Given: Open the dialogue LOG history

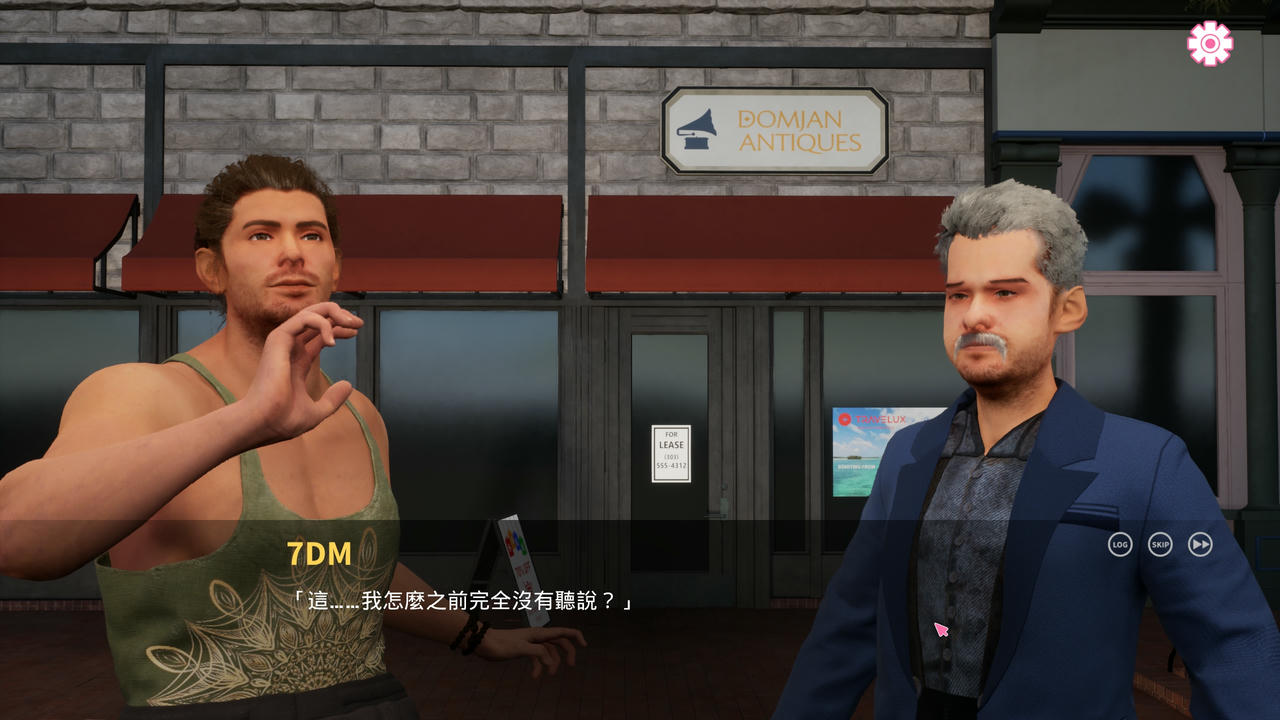Looking at the screenshot, I should coord(1120,544).
